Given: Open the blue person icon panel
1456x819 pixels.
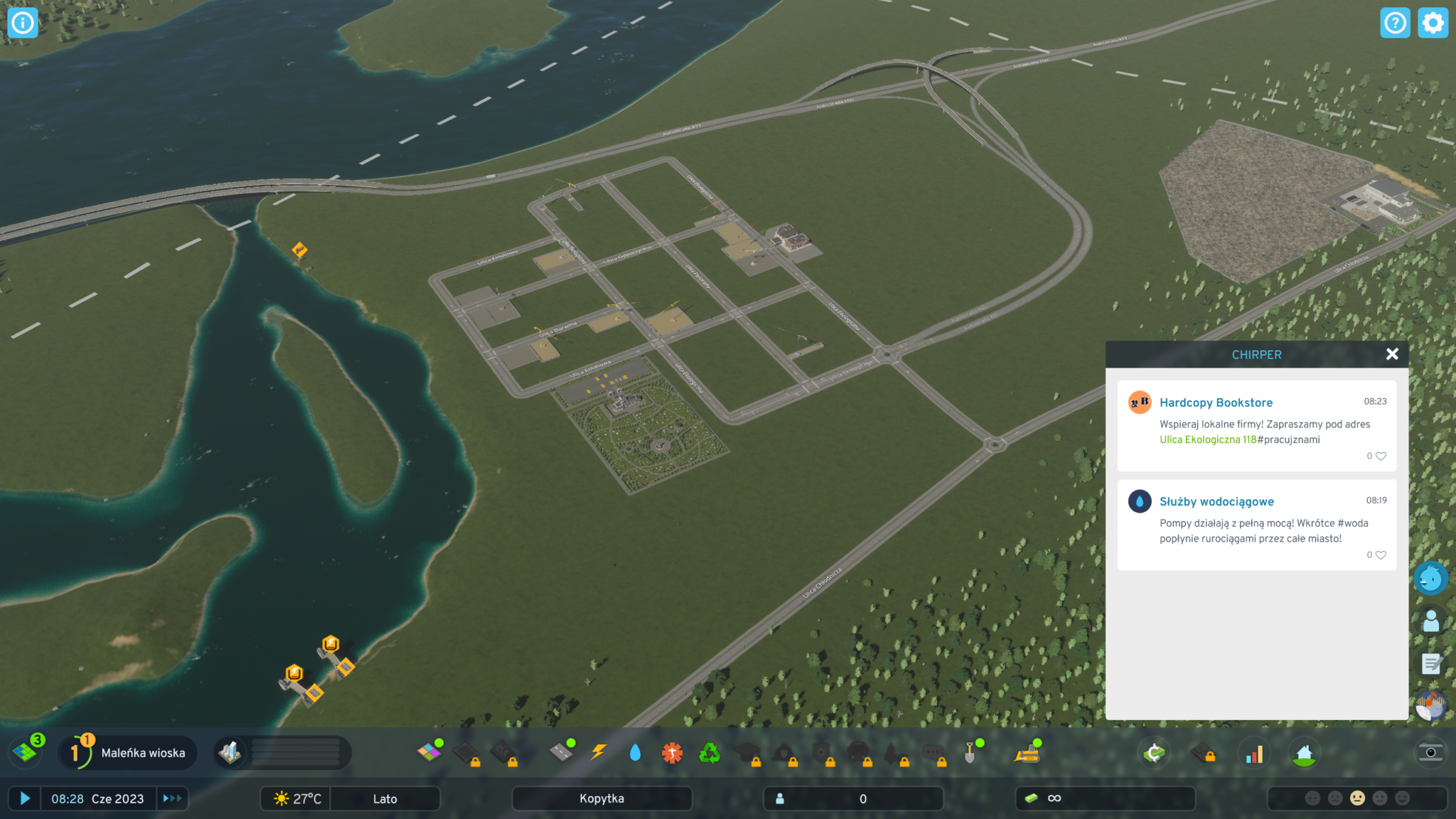Looking at the screenshot, I should (x=1430, y=621).
